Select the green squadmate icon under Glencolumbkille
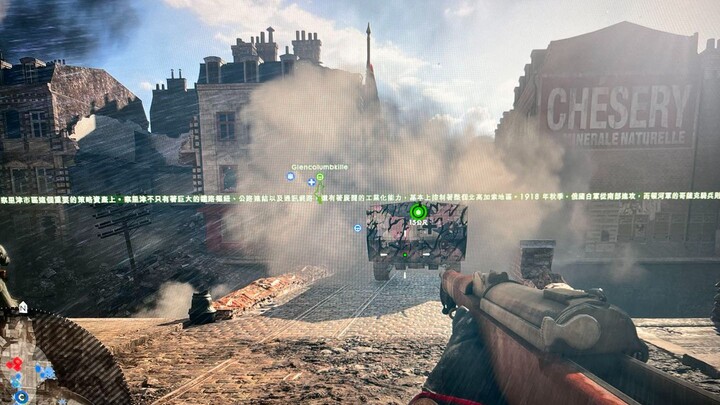 coord(320,178)
